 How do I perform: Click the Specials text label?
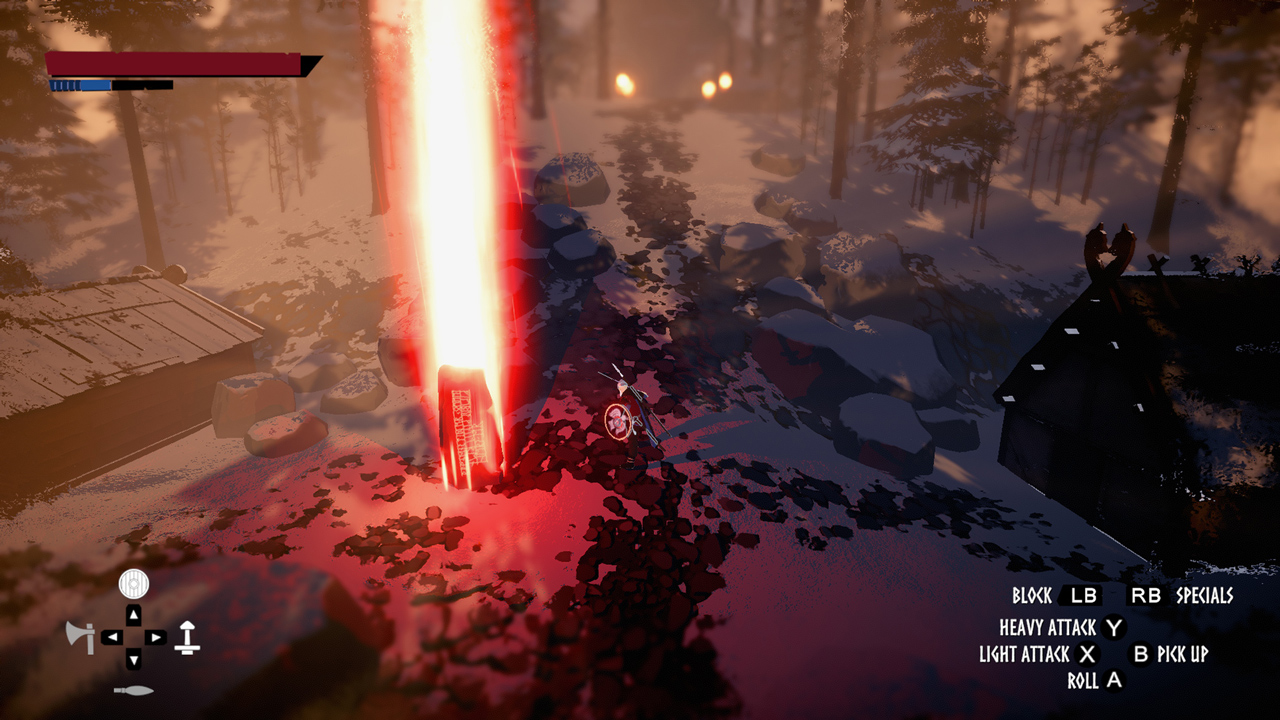pos(1207,597)
